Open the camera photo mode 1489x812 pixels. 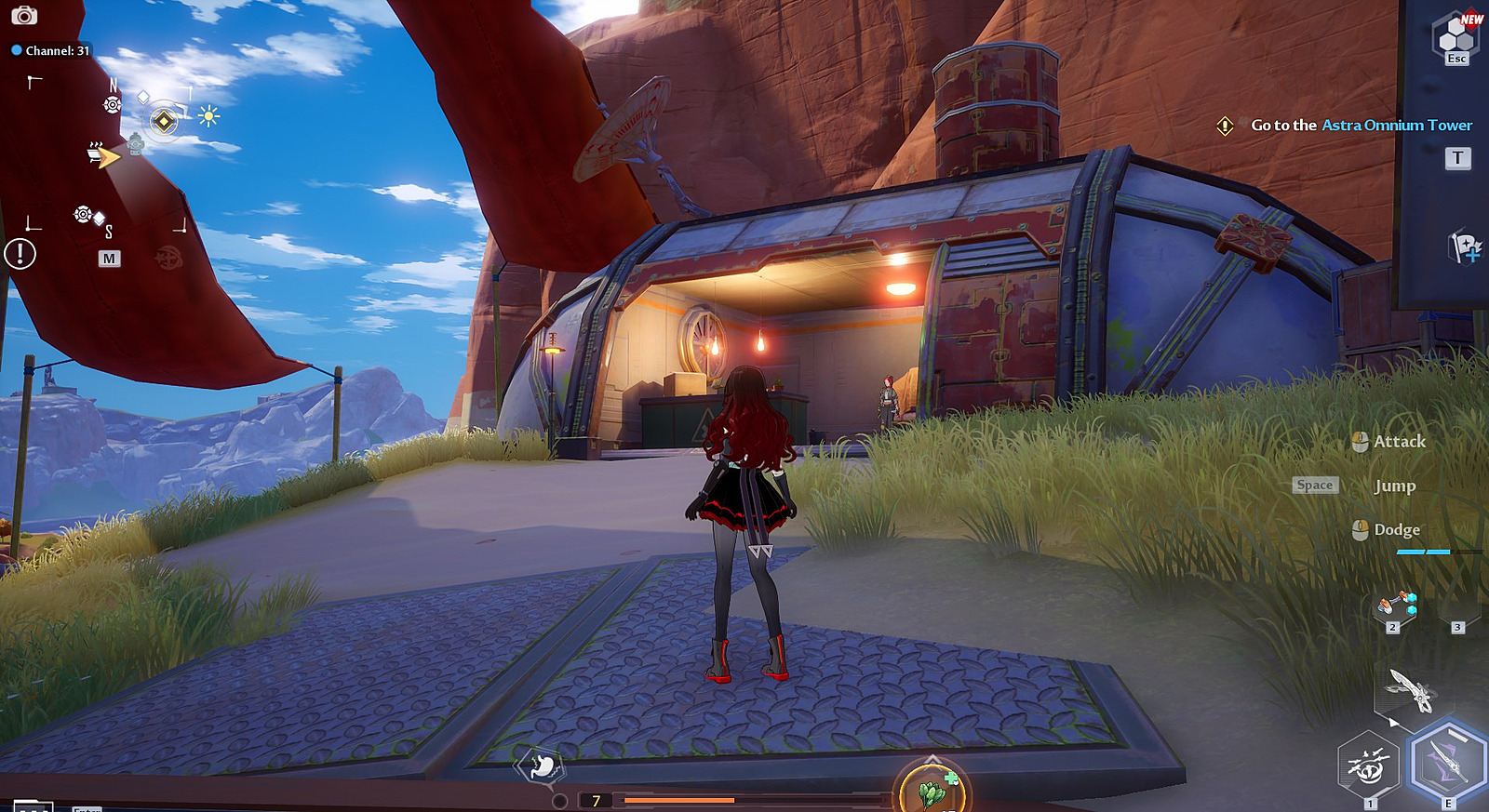pyautogui.click(x=24, y=16)
